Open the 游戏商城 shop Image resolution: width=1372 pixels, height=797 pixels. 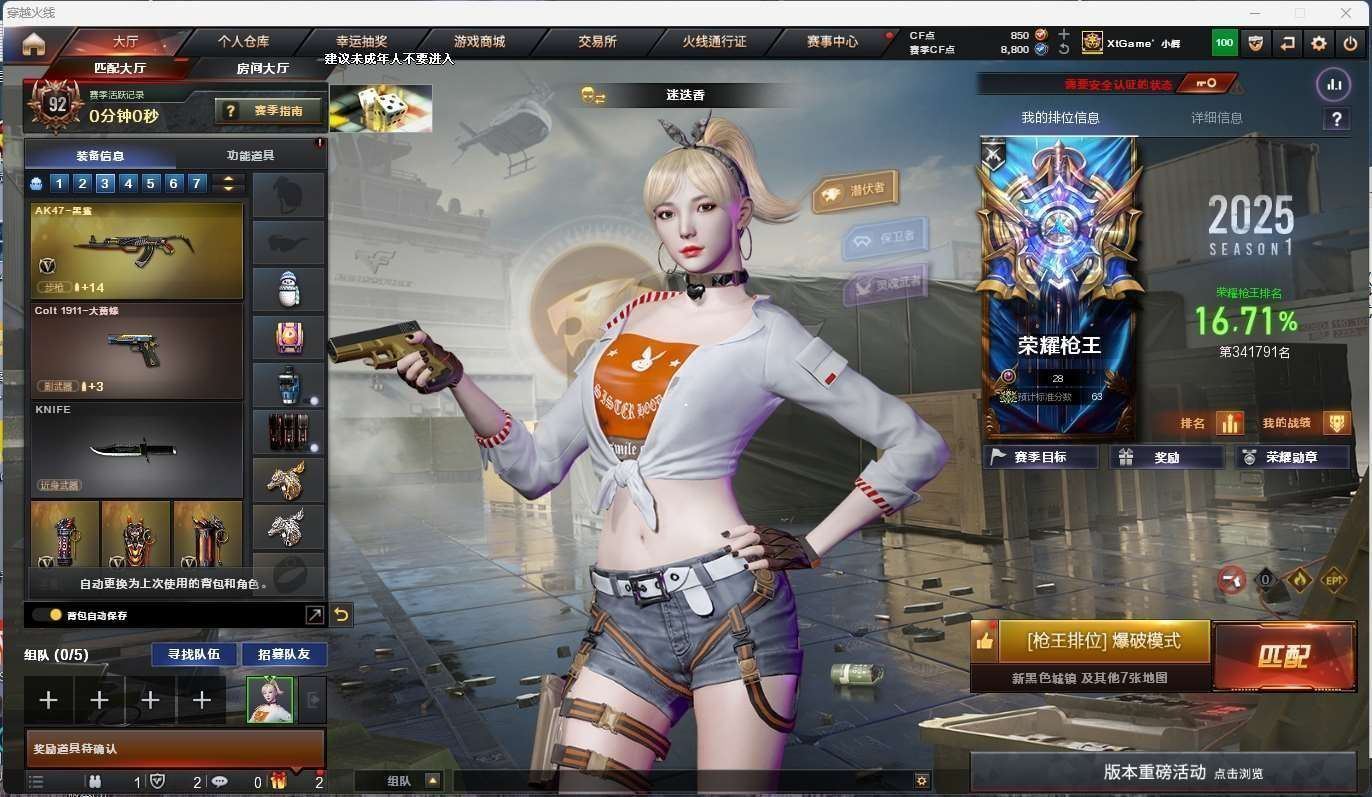[479, 42]
